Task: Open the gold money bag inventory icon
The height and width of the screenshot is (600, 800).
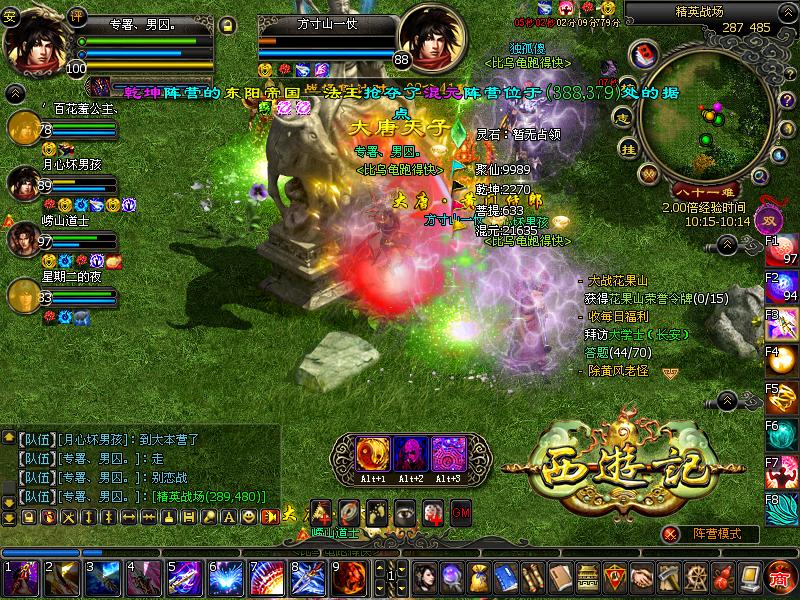Action: 482,578
